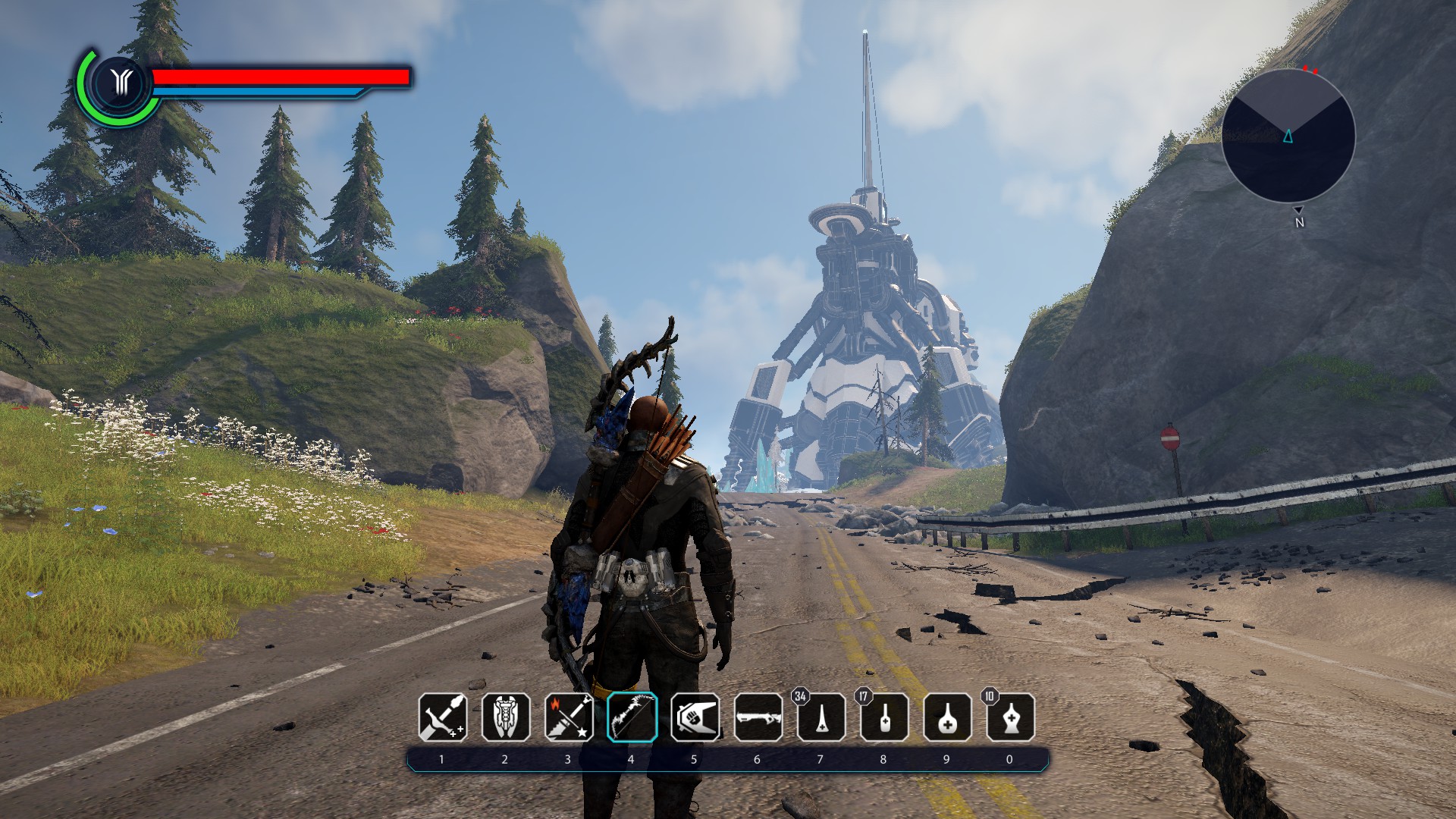Switch to the shotgun in slot 6
The width and height of the screenshot is (1456, 819).
758,717
